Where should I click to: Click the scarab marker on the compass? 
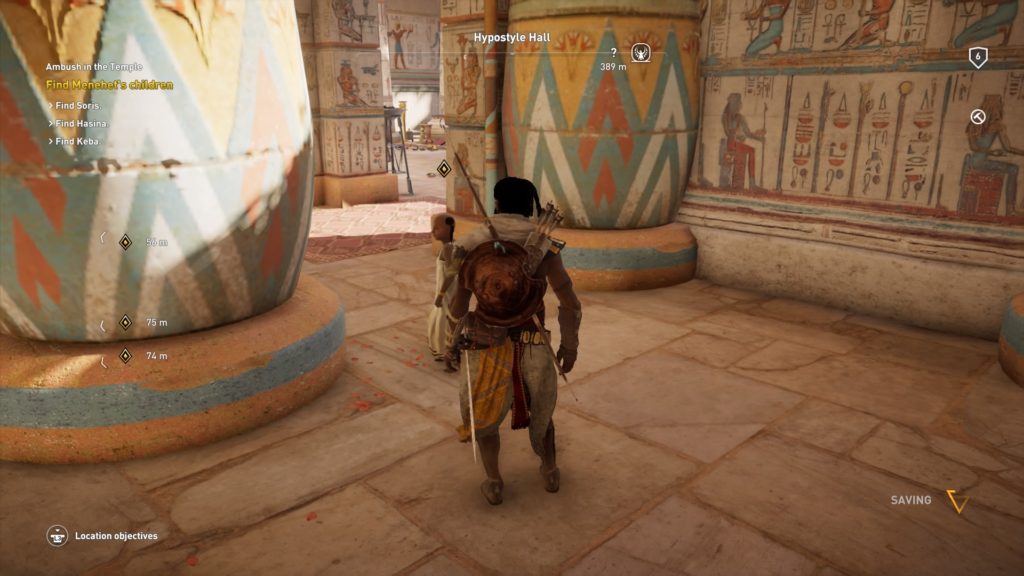point(641,52)
